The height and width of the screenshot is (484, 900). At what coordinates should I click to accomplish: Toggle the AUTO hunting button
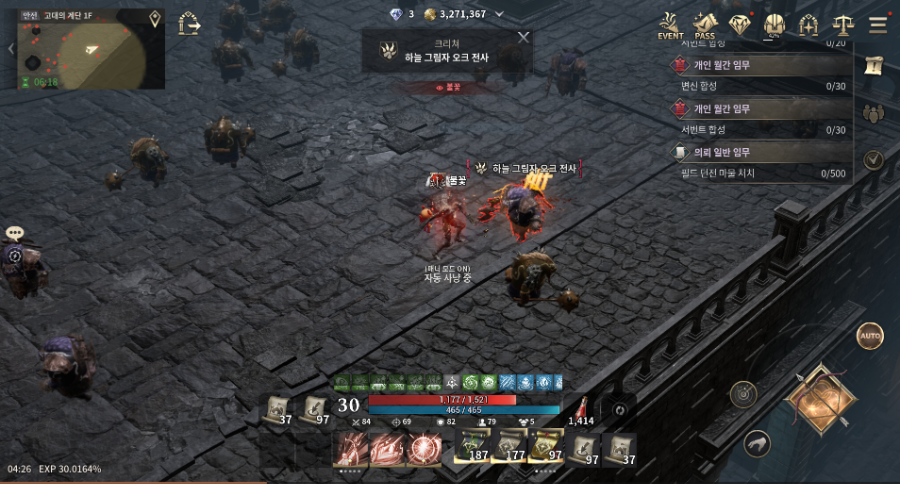[870, 336]
